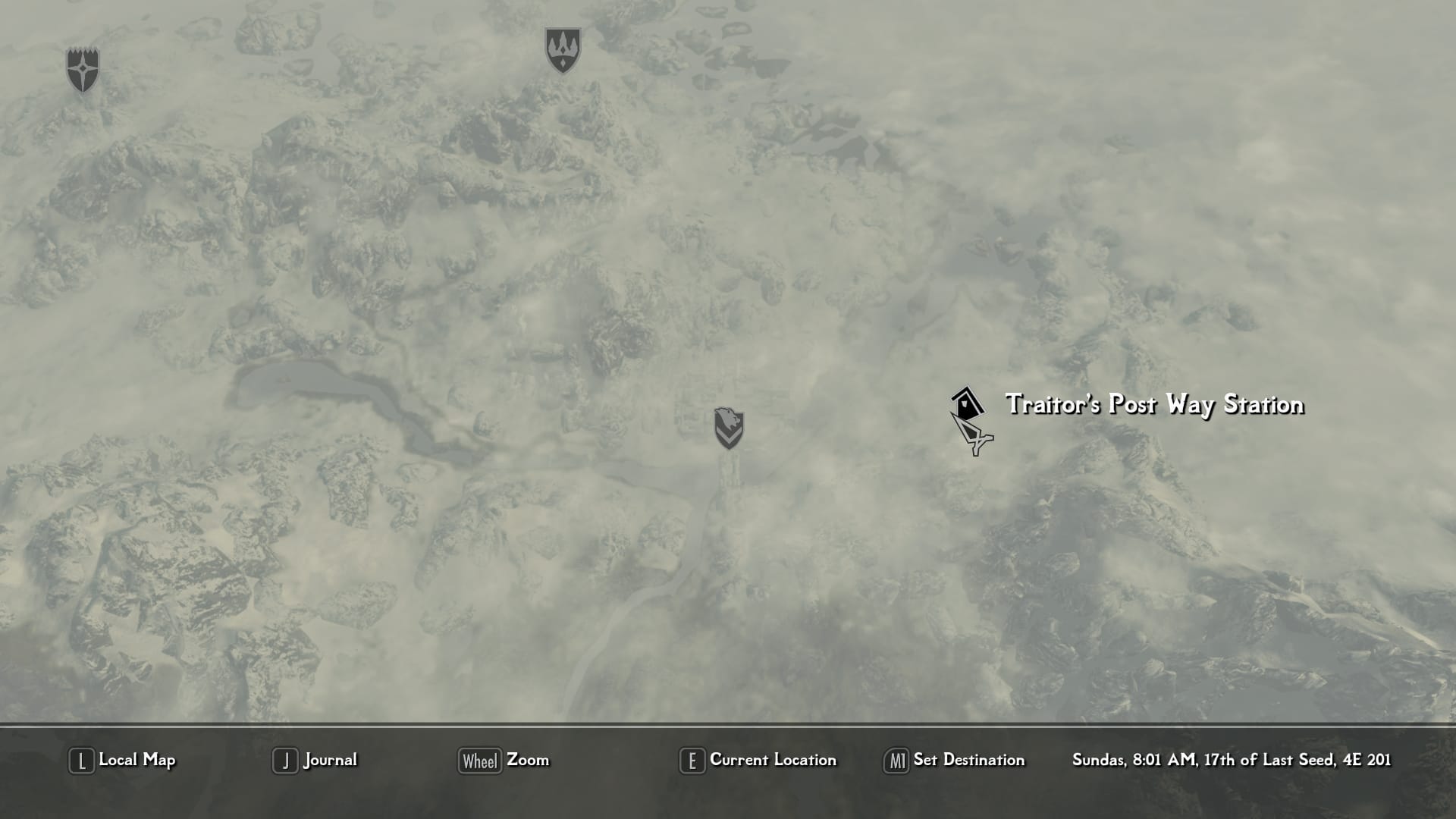Select the Traitor's Post Way Station marker
The image size is (1456, 819).
coord(967,403)
